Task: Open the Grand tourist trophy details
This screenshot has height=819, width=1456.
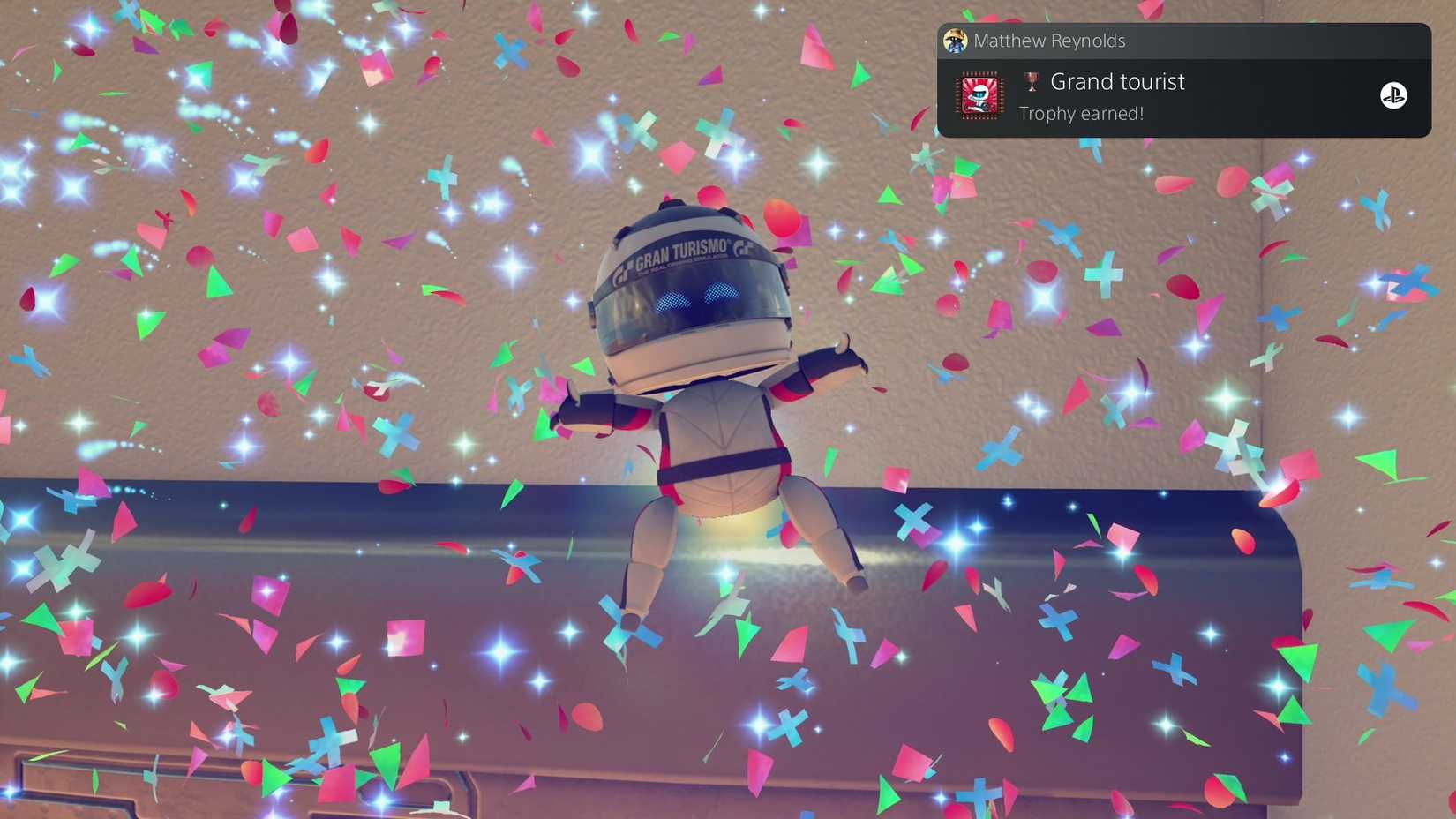Action: [x=1117, y=81]
